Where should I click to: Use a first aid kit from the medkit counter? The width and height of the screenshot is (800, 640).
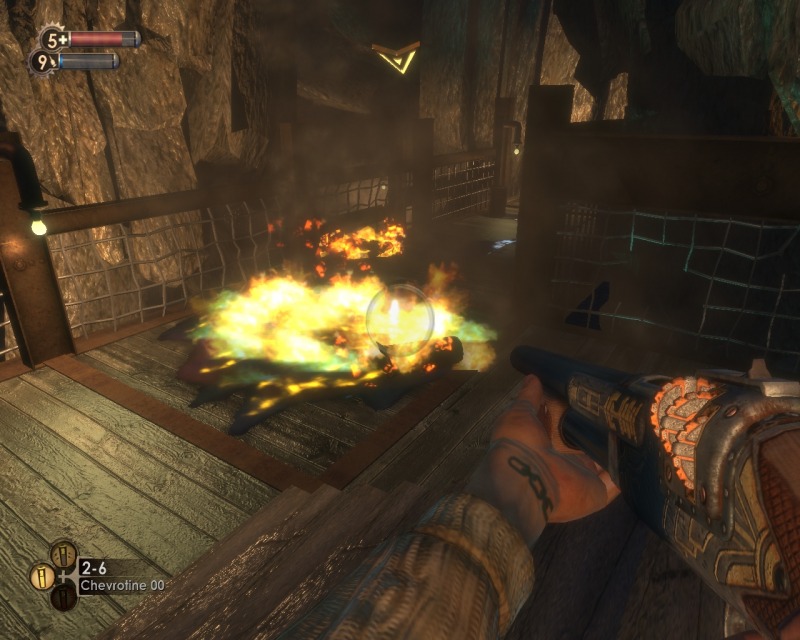click(x=52, y=40)
